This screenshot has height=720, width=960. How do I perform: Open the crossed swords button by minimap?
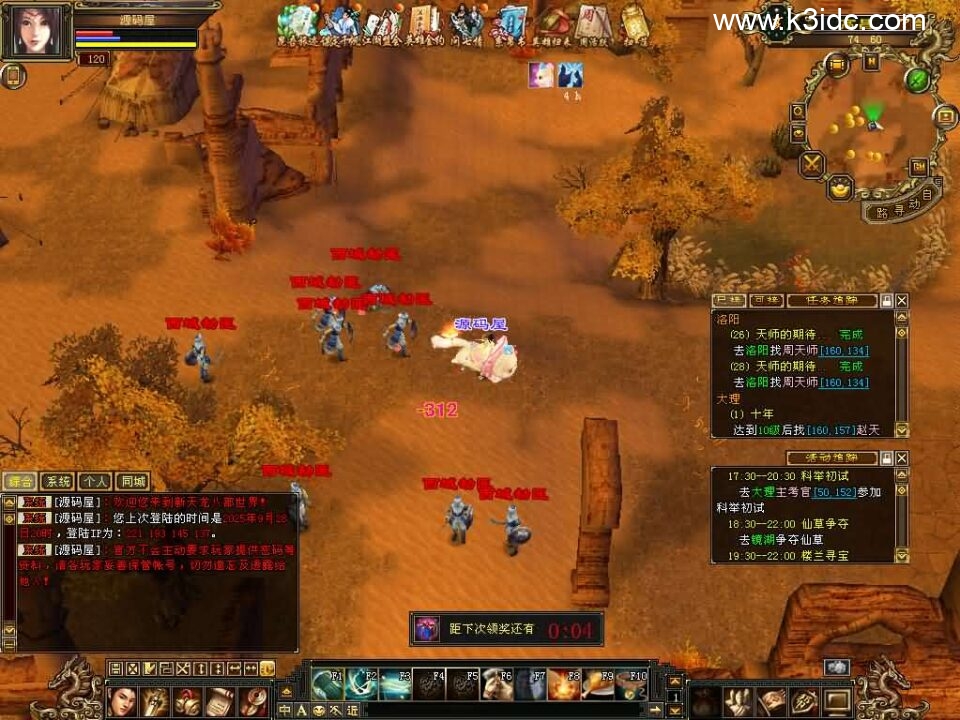point(812,164)
